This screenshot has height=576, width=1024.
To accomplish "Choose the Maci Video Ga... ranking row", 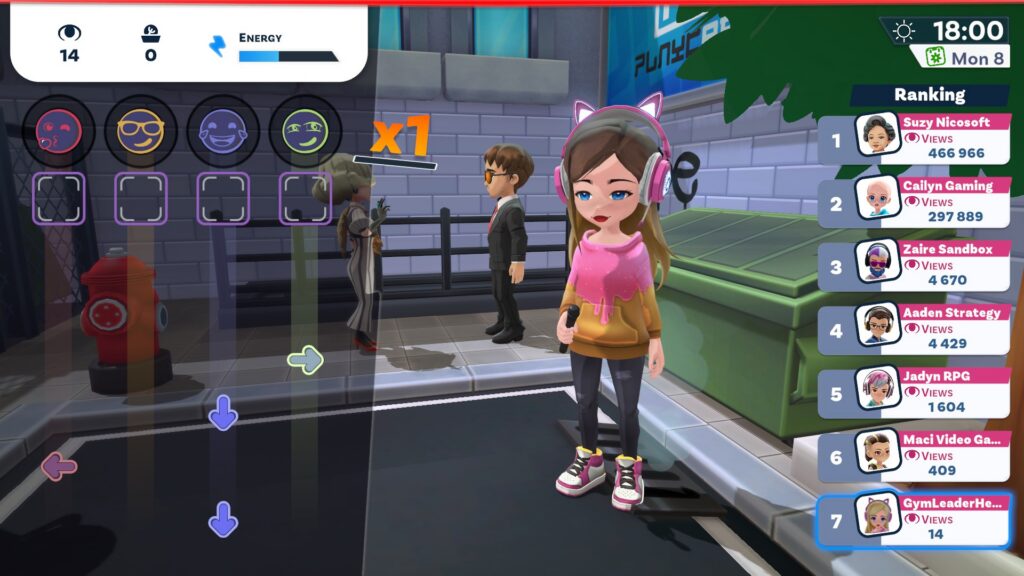I will point(915,456).
